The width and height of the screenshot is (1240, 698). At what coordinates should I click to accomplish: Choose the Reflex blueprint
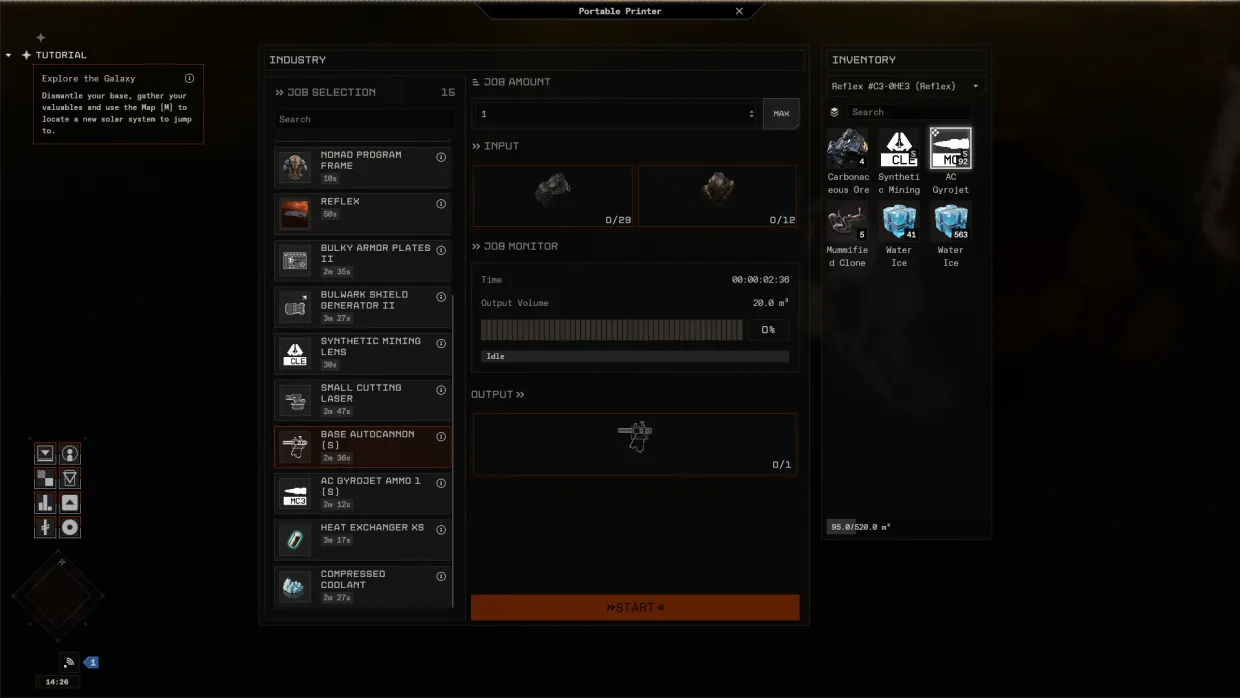(x=362, y=212)
